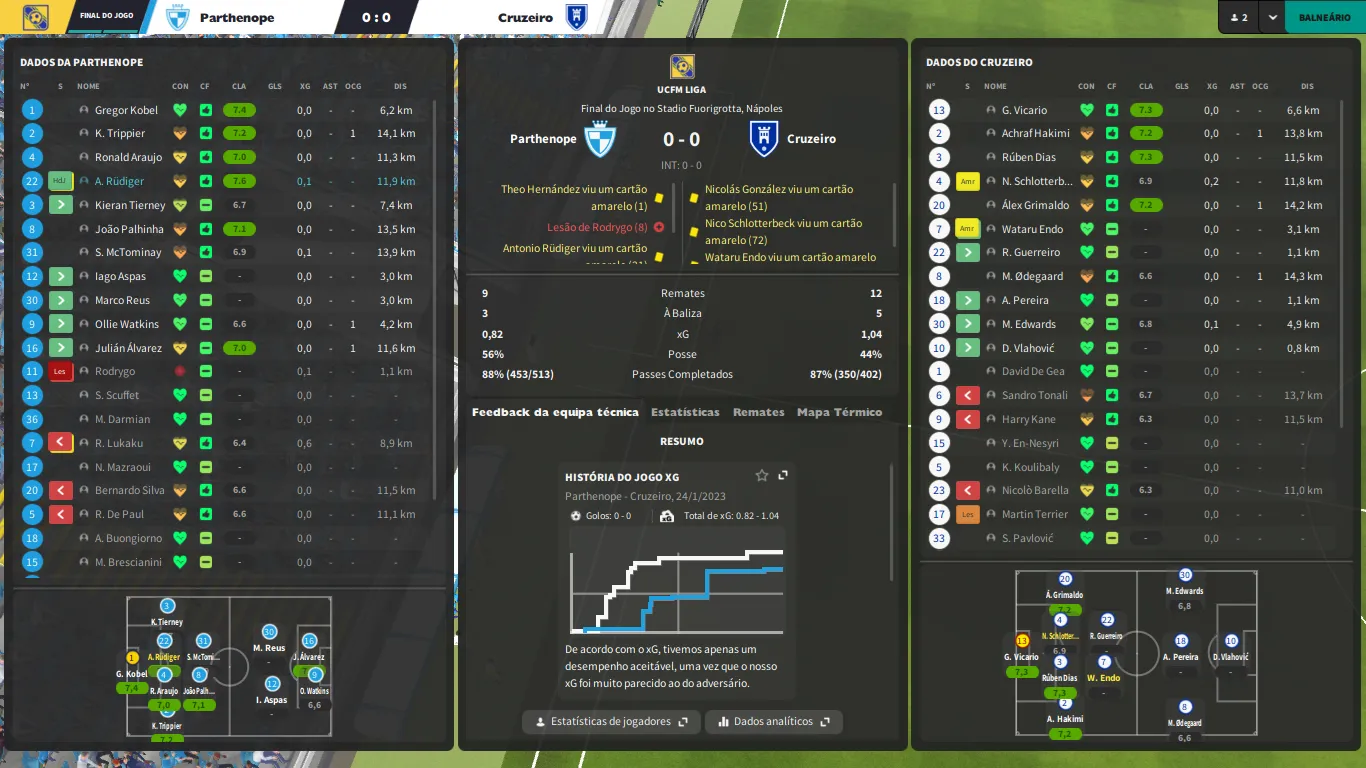Open the dropdown arrow beside Balneário
Screen dimensions: 1366x768
(1272, 17)
